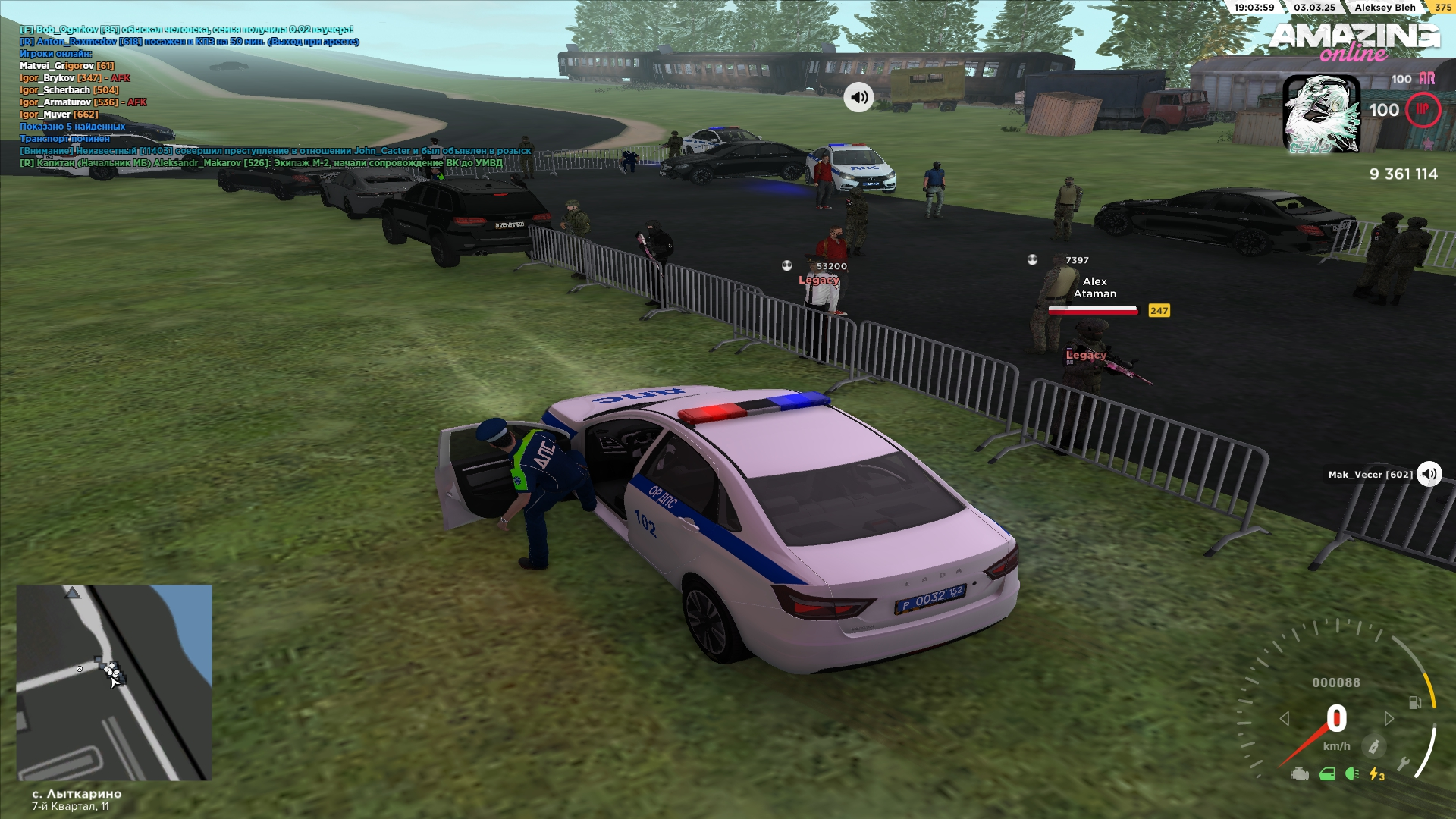Activate the left turn signal arrow

click(x=1285, y=718)
